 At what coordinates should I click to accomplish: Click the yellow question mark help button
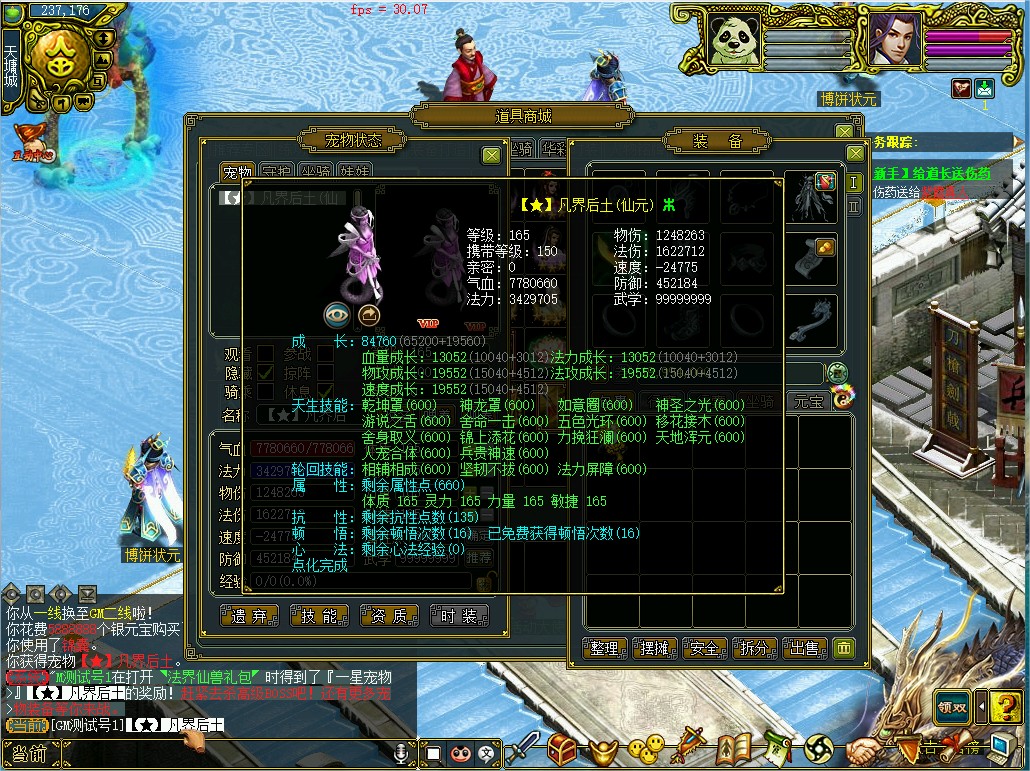click(1005, 704)
